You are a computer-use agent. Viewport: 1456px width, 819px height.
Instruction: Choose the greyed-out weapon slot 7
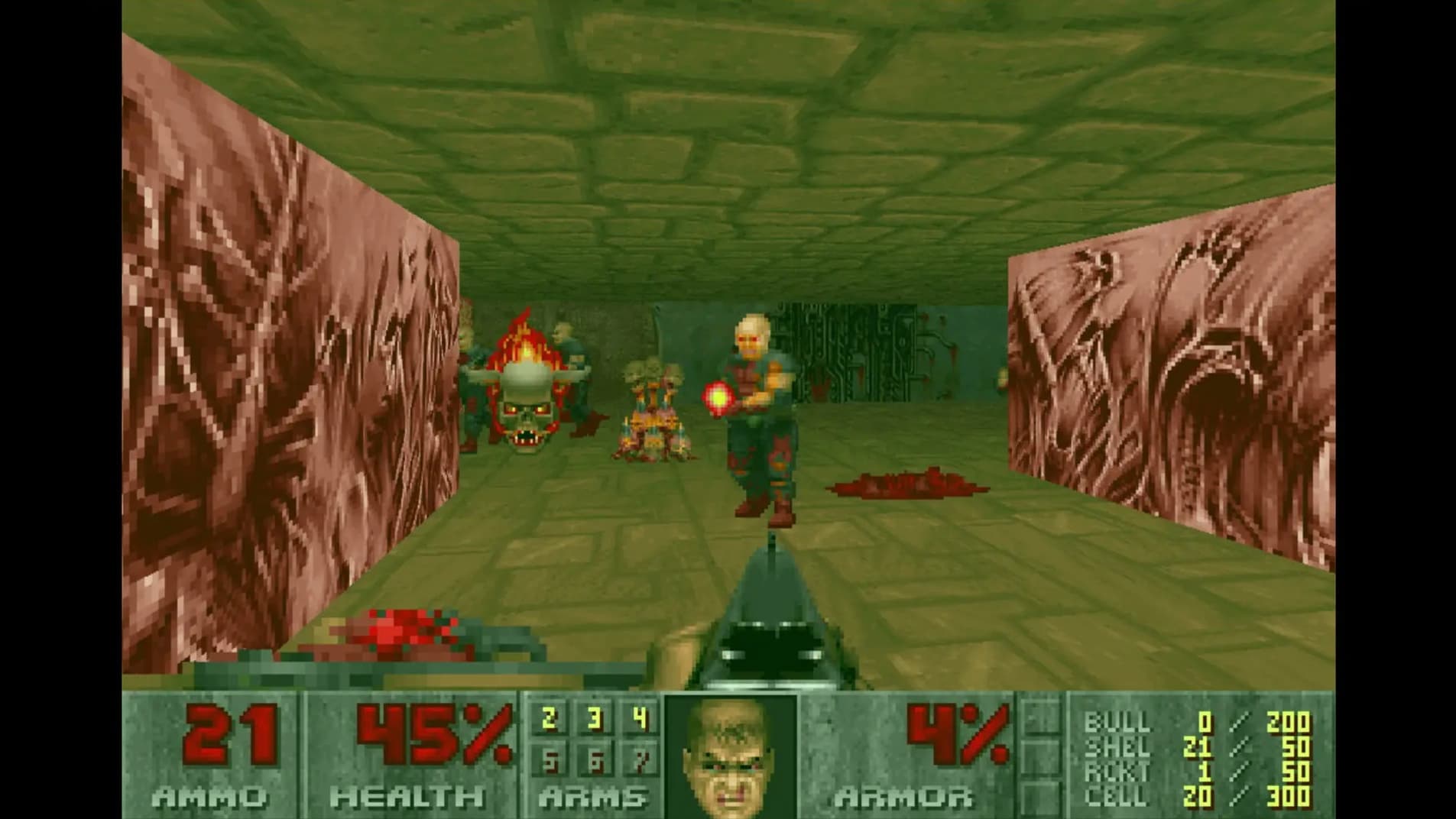[640, 761]
